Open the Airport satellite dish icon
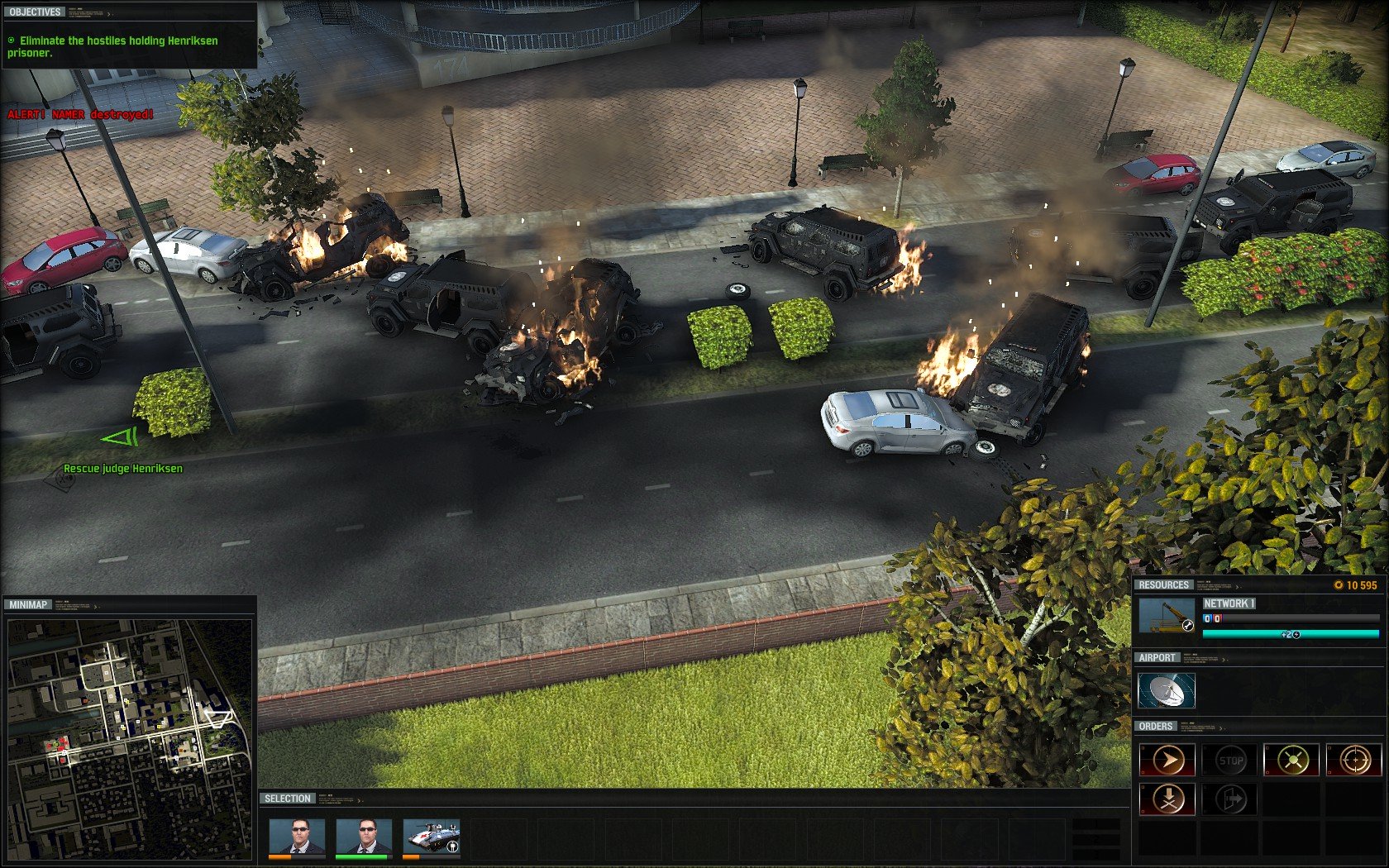Viewport: 1389px width, 868px height. [1166, 691]
